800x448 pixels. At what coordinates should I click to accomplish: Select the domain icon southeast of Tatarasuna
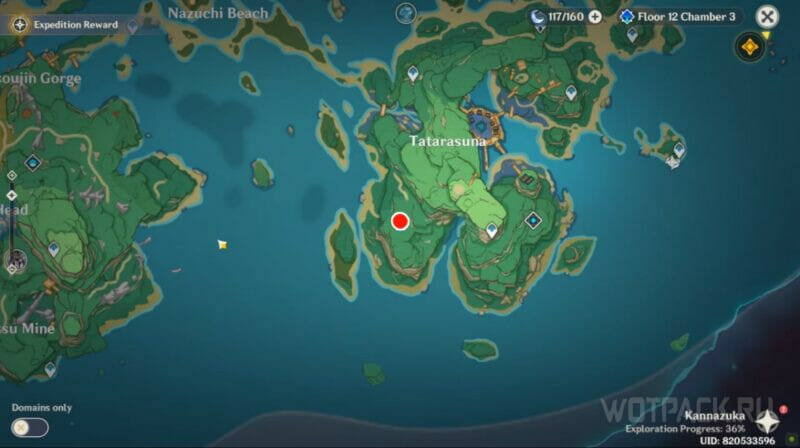[x=534, y=220]
